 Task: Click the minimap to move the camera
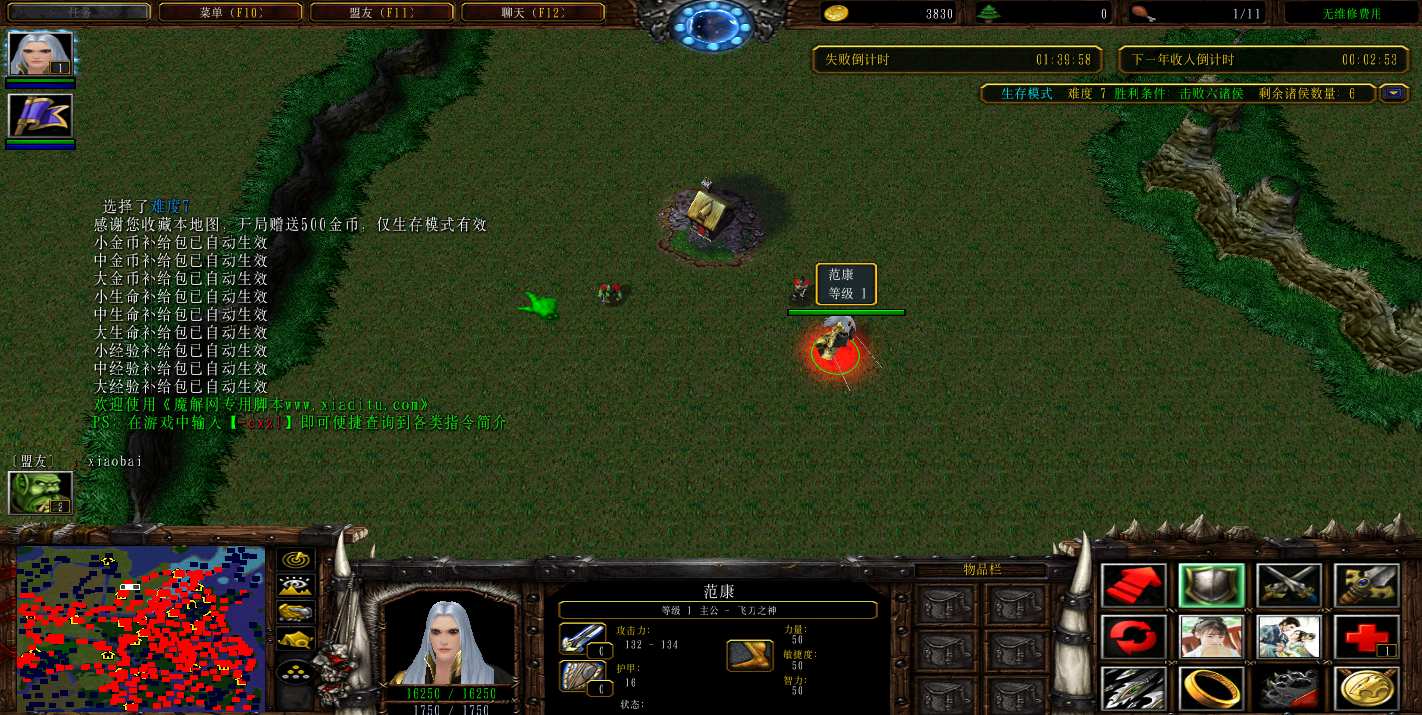[140, 628]
